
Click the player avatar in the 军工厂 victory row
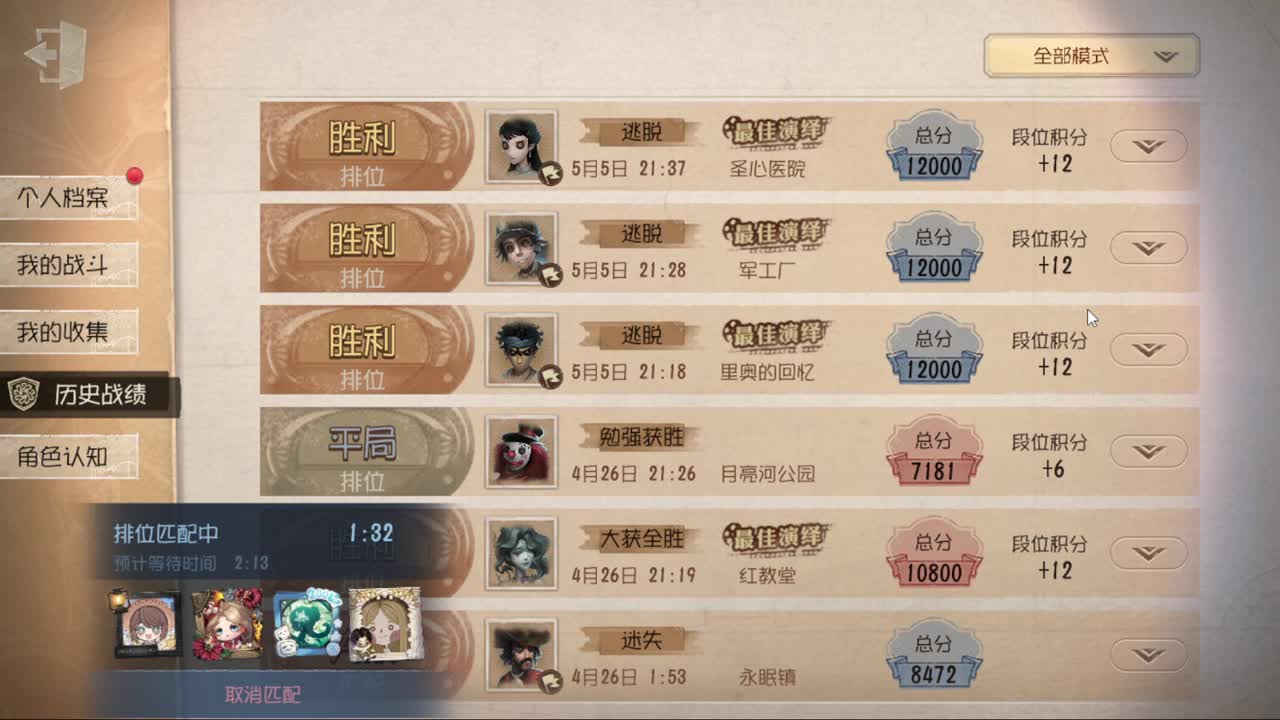coord(519,248)
